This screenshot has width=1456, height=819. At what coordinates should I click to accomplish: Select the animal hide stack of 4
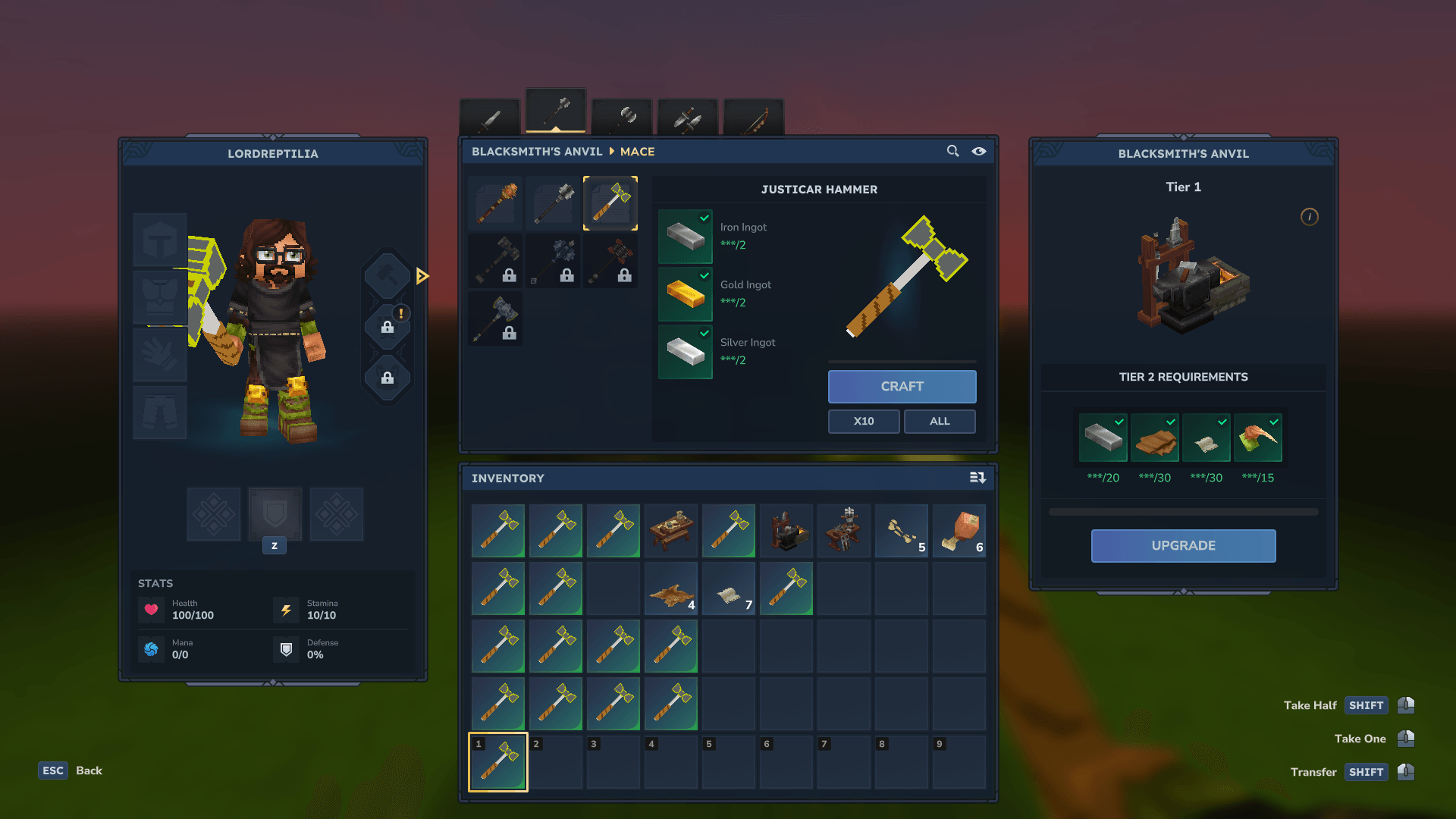tap(671, 589)
